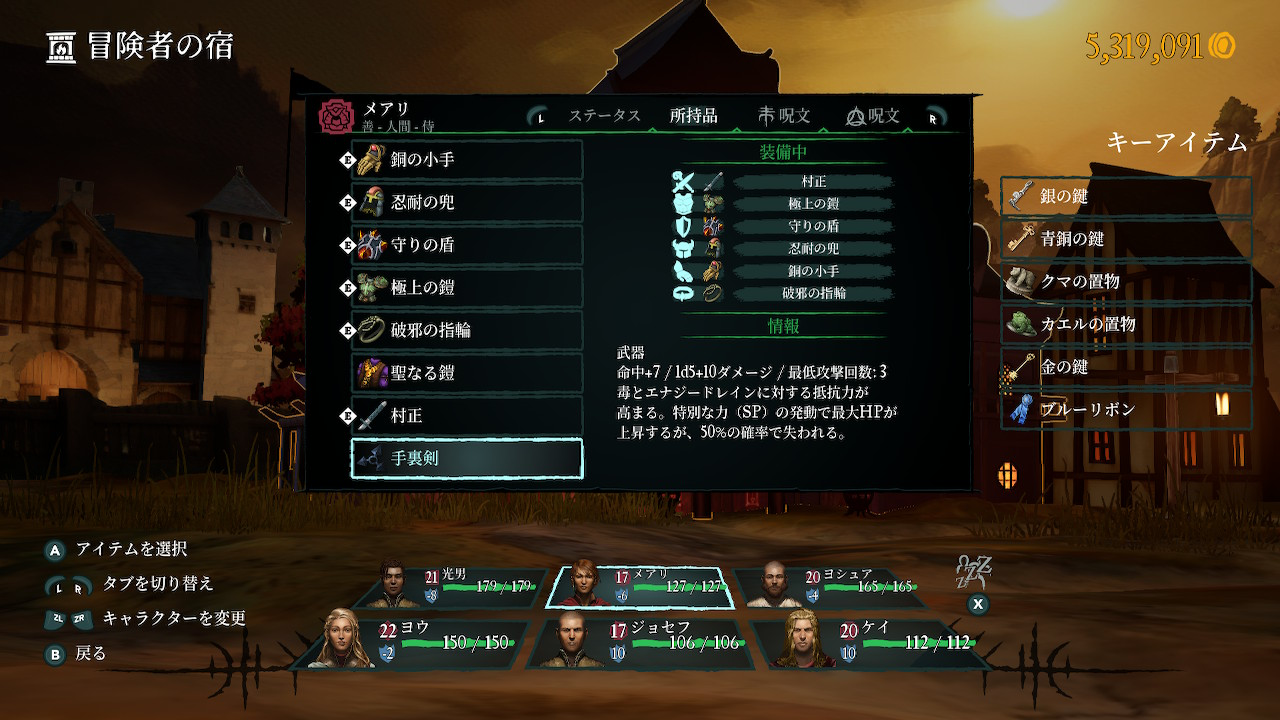
Task: Select the 青銅の鍵 key item
Action: click(x=1126, y=239)
